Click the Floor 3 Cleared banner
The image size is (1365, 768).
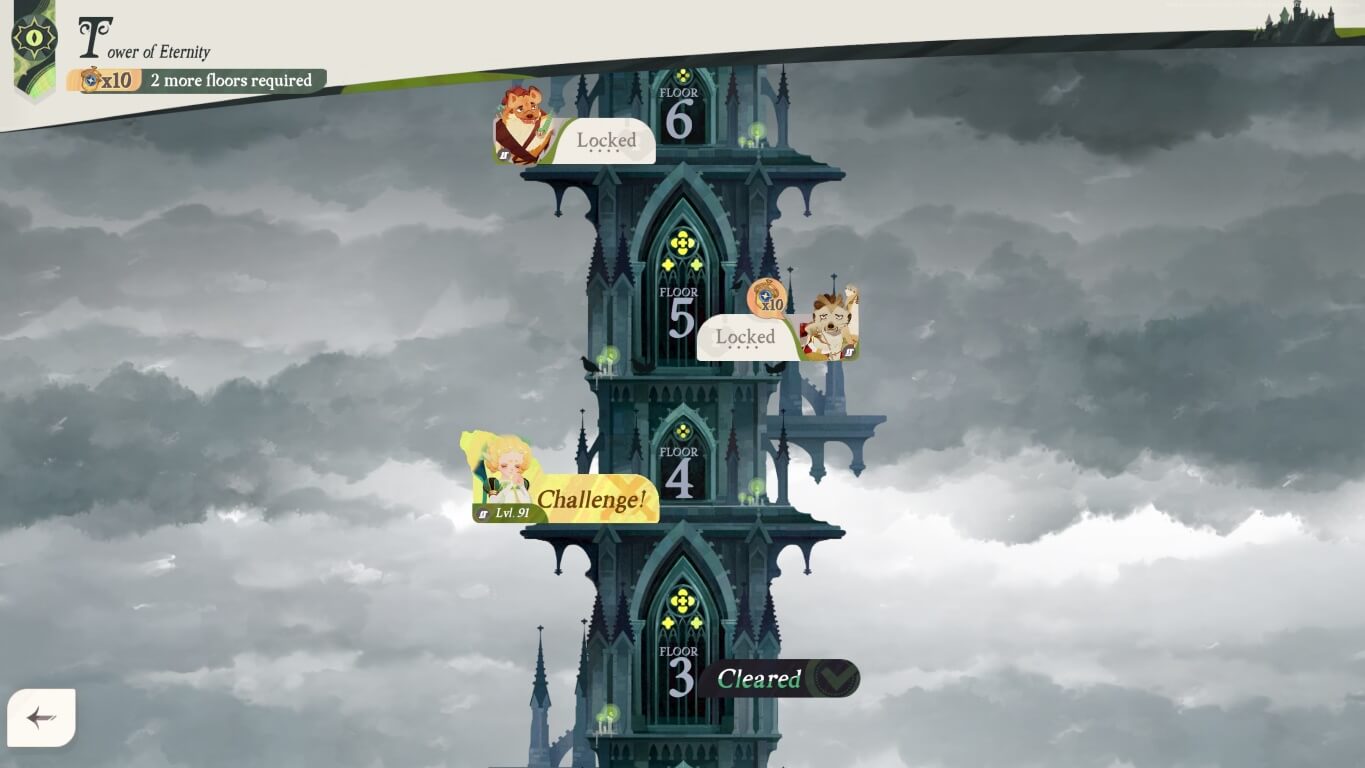[x=762, y=678]
